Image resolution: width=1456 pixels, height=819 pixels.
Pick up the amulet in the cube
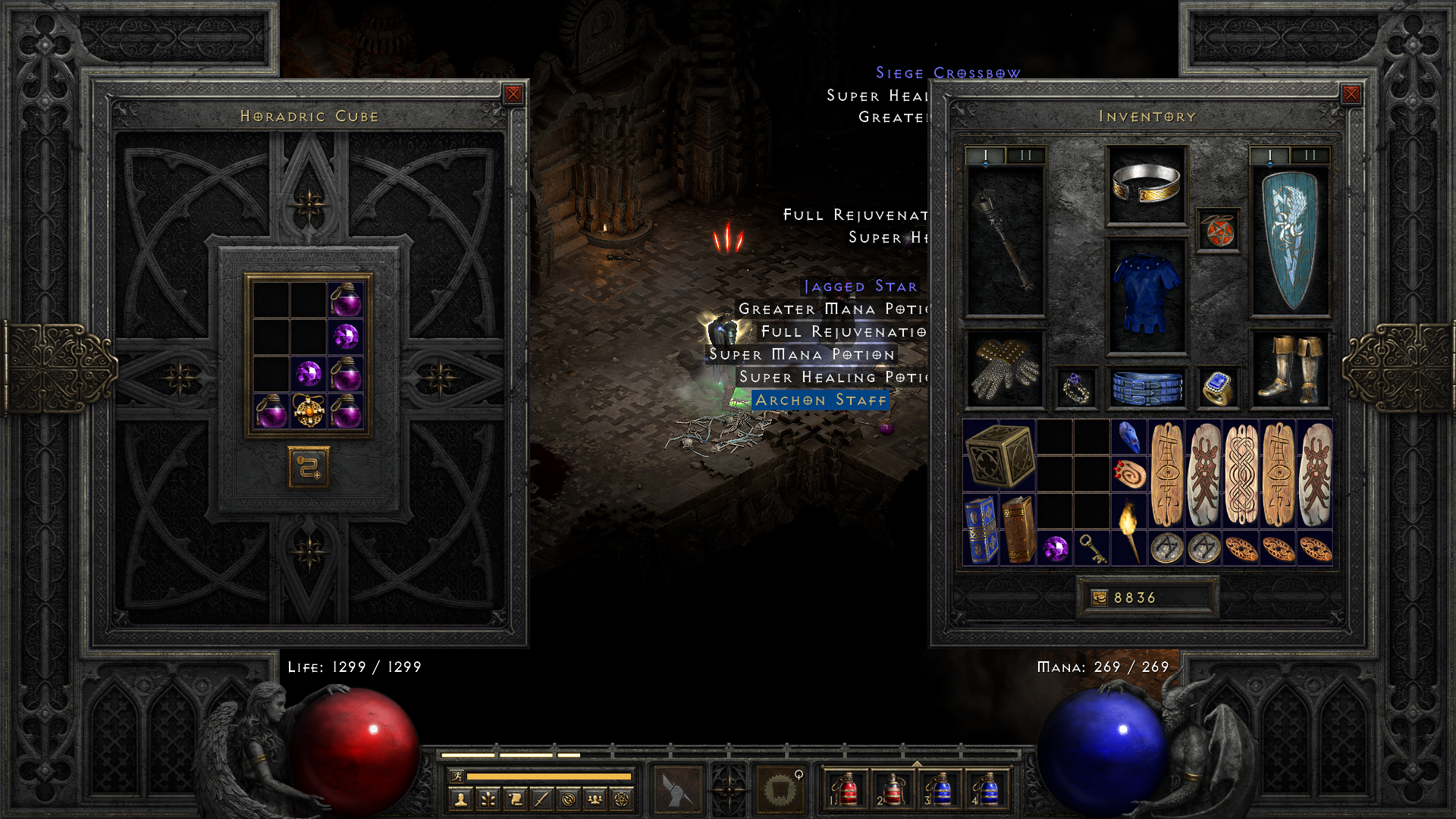309,411
